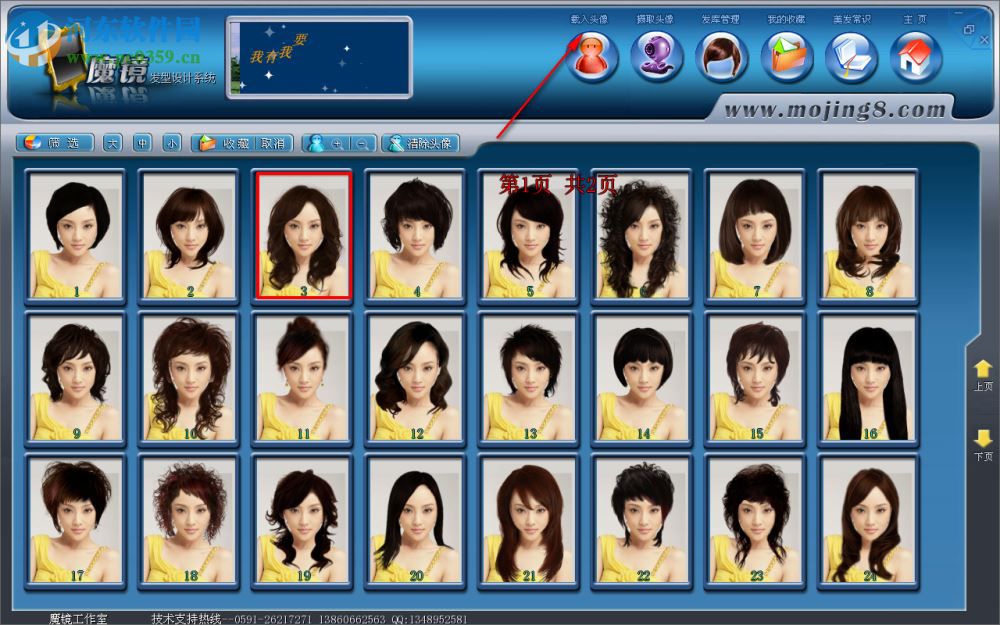The image size is (1000, 625).
Task: Open the 载入头像 load portrait button
Action: click(593, 56)
